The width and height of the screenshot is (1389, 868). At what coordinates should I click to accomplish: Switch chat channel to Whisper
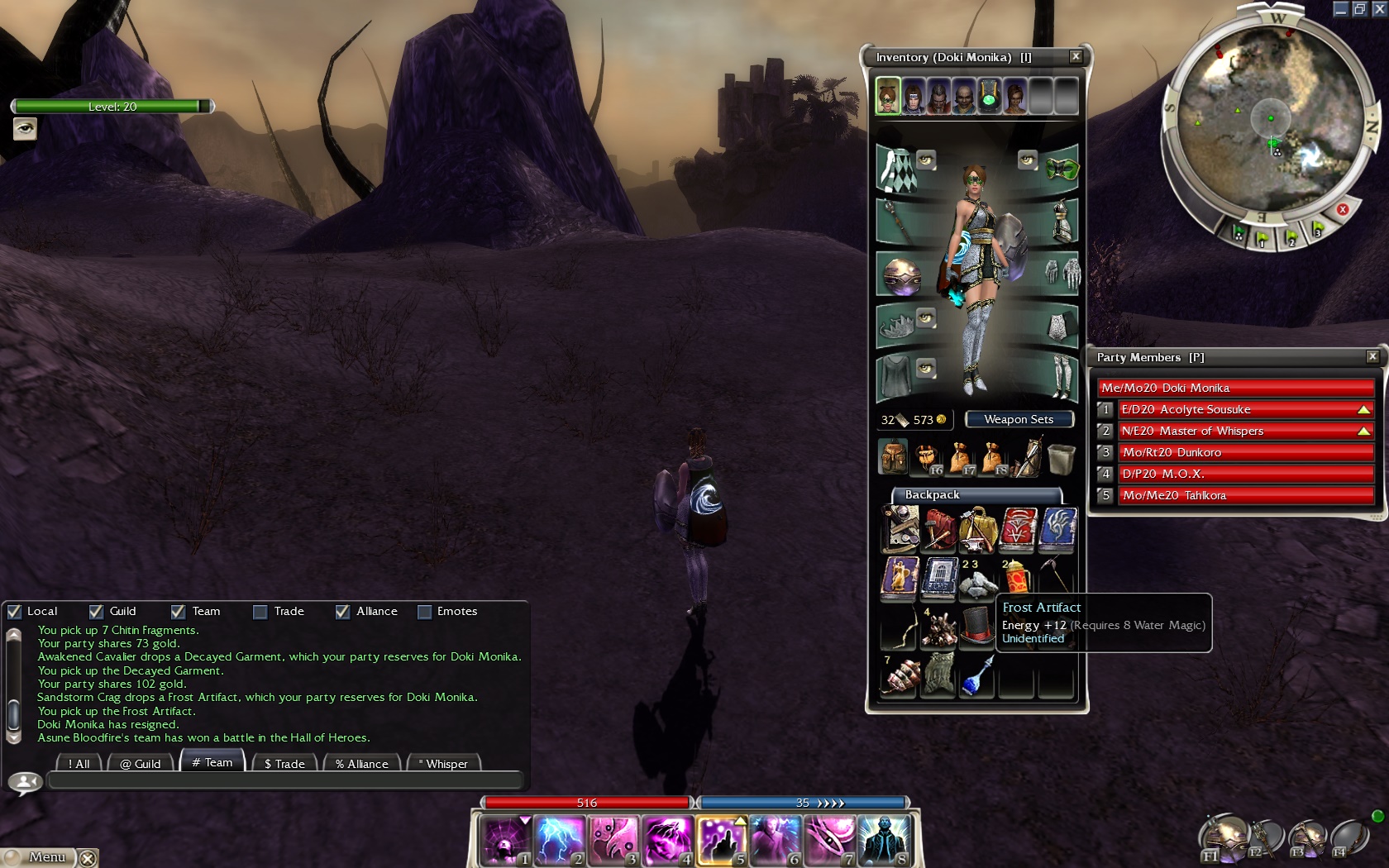[444, 764]
